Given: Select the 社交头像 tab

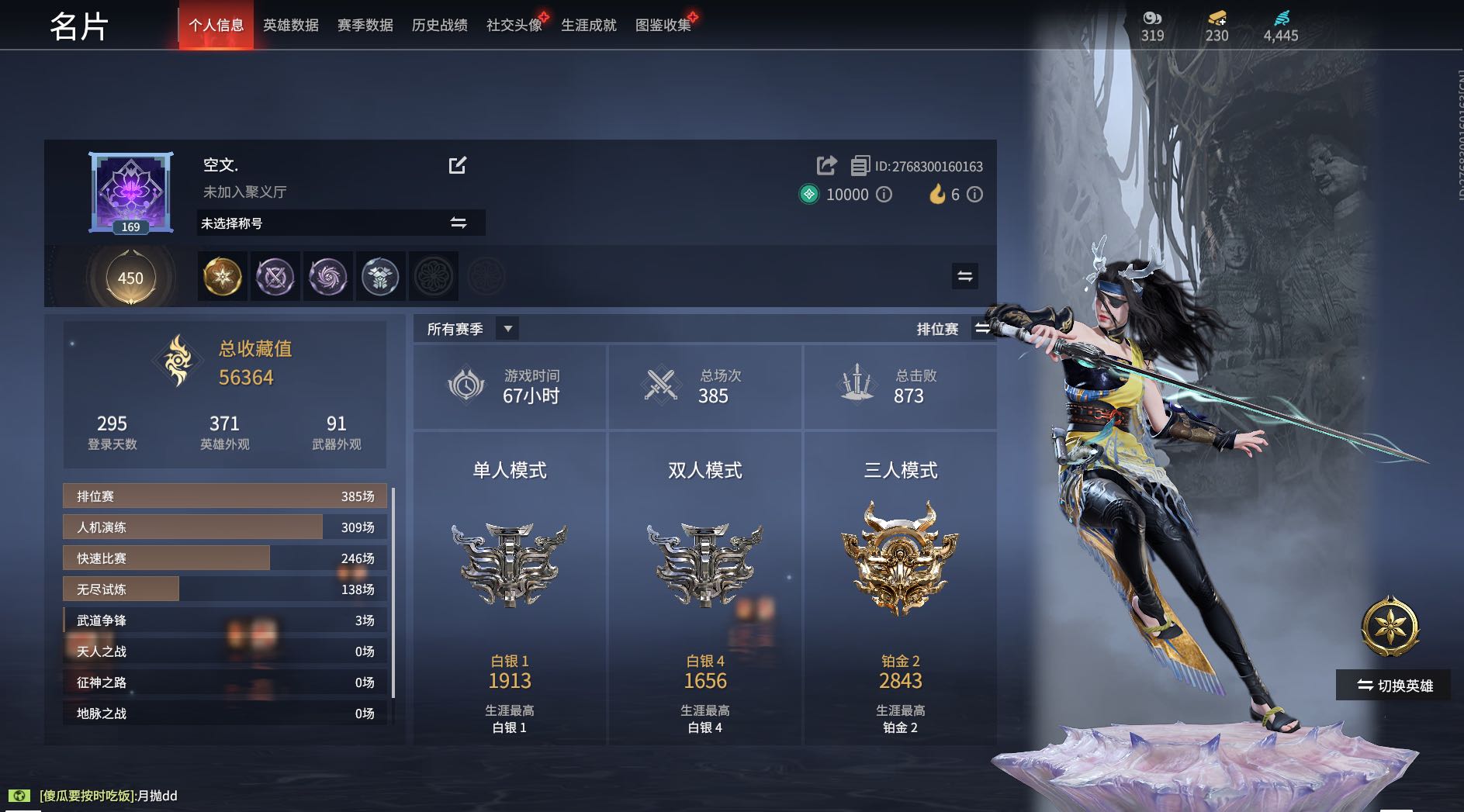Looking at the screenshot, I should coord(514,26).
